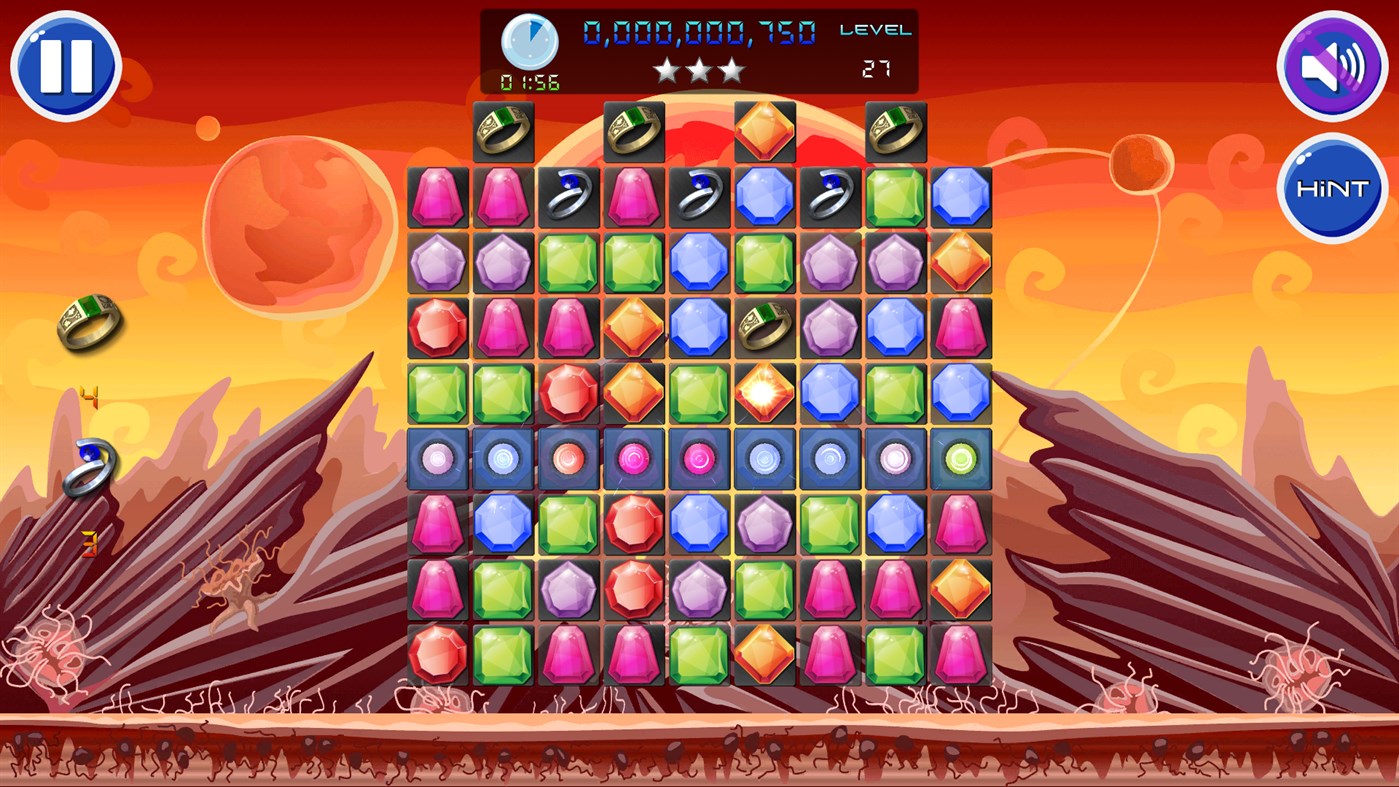
Task: Click the silver ring counter in the left sidebar
Action: 90,463
